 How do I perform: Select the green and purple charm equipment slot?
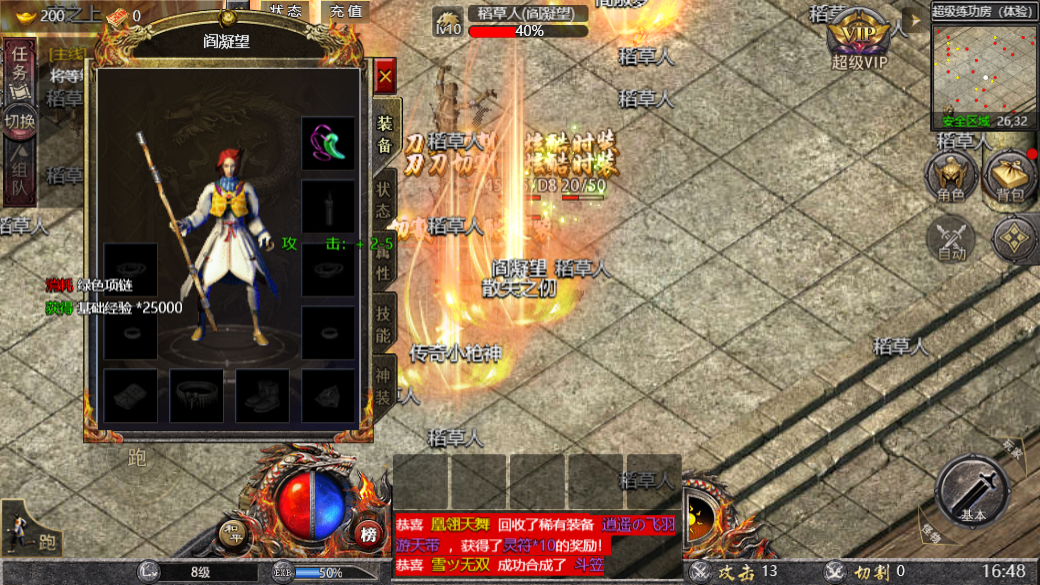[329, 144]
